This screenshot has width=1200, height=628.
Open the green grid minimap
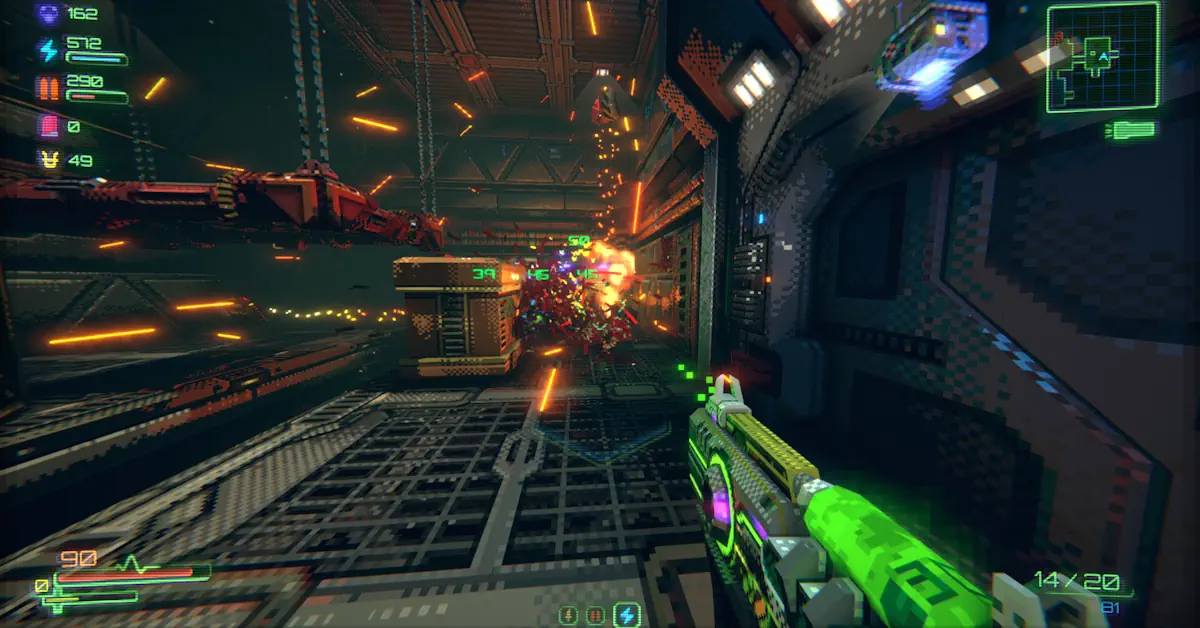[x=1102, y=55]
